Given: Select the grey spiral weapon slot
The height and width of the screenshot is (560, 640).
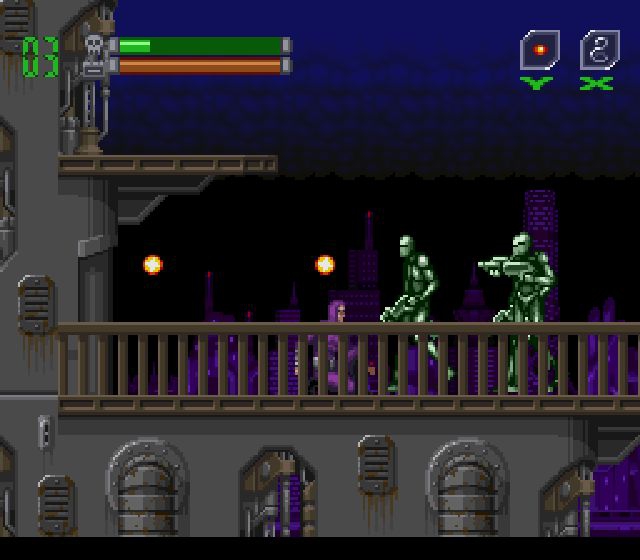Looking at the screenshot, I should tap(599, 50).
